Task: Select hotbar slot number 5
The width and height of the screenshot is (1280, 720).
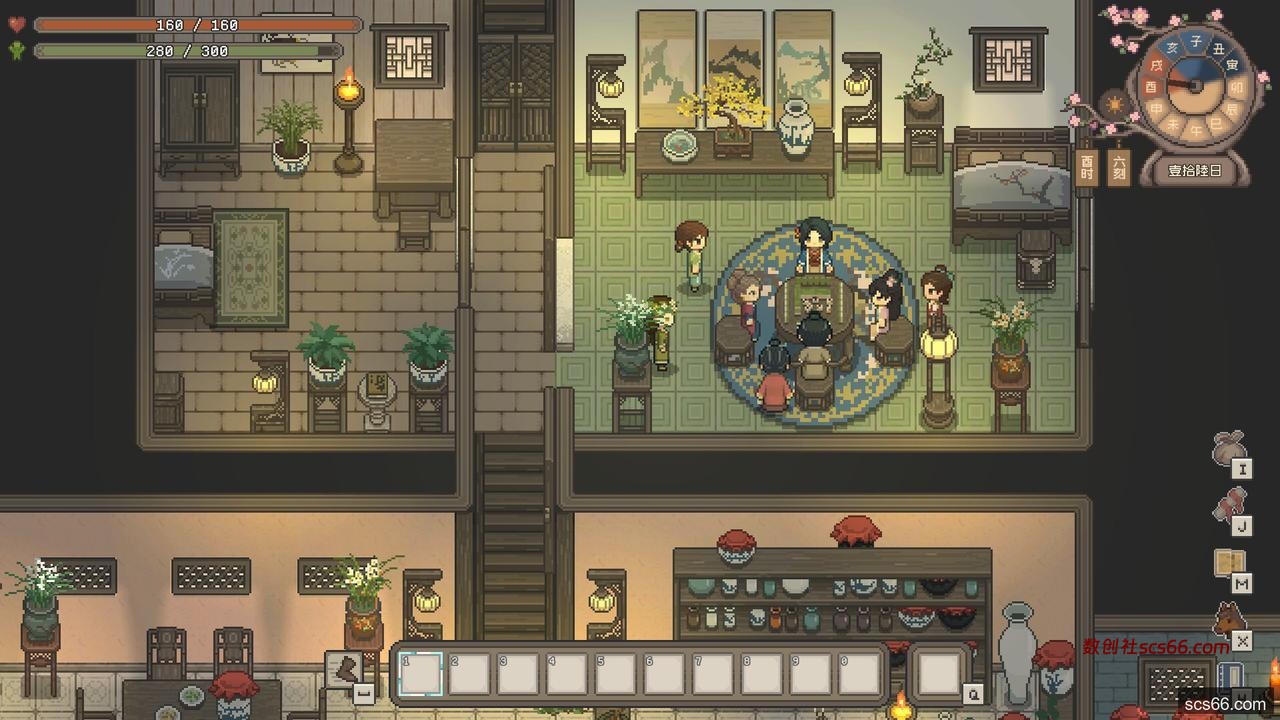Action: [x=616, y=673]
